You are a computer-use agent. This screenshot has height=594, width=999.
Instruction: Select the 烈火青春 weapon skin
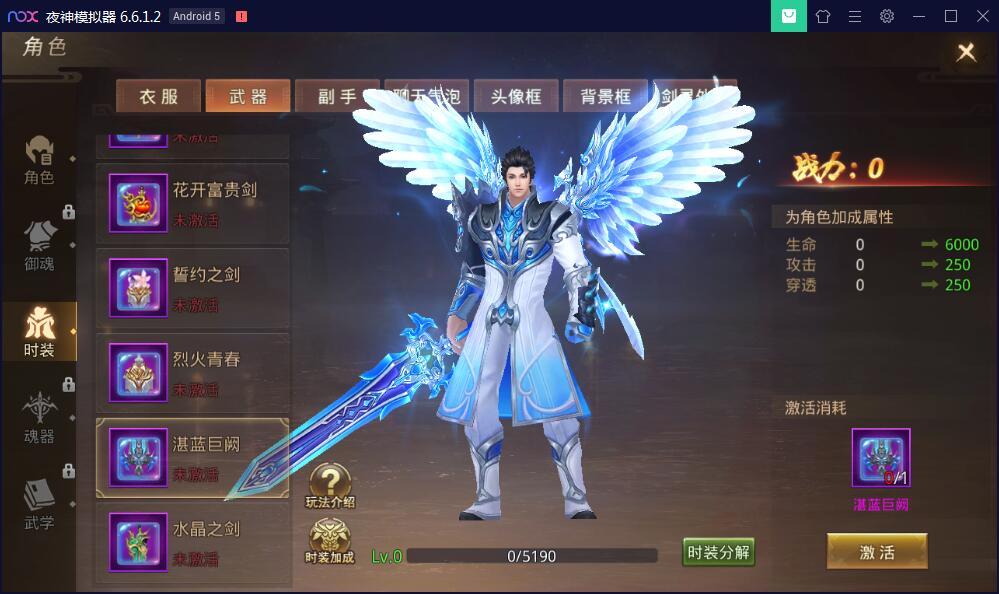192,374
